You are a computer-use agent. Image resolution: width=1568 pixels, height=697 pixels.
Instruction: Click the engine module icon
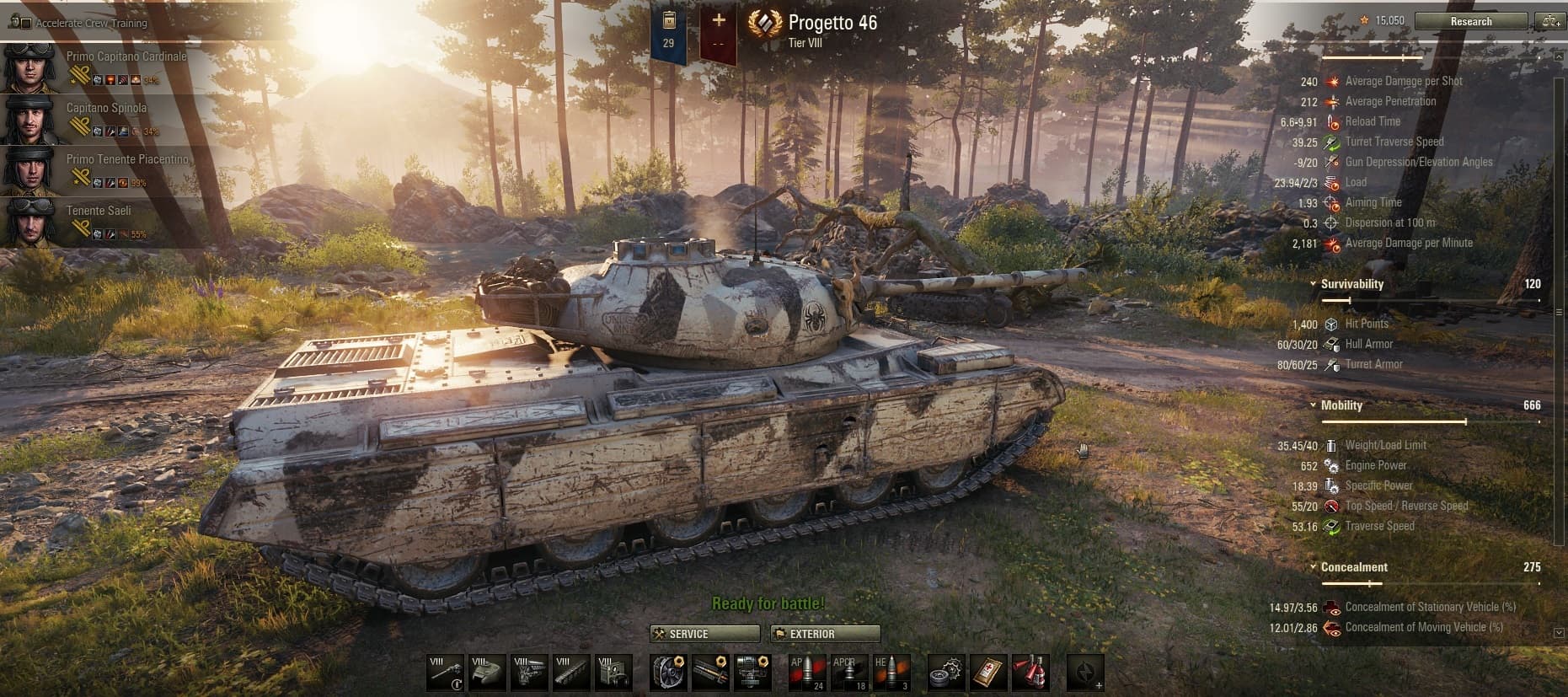[x=527, y=673]
